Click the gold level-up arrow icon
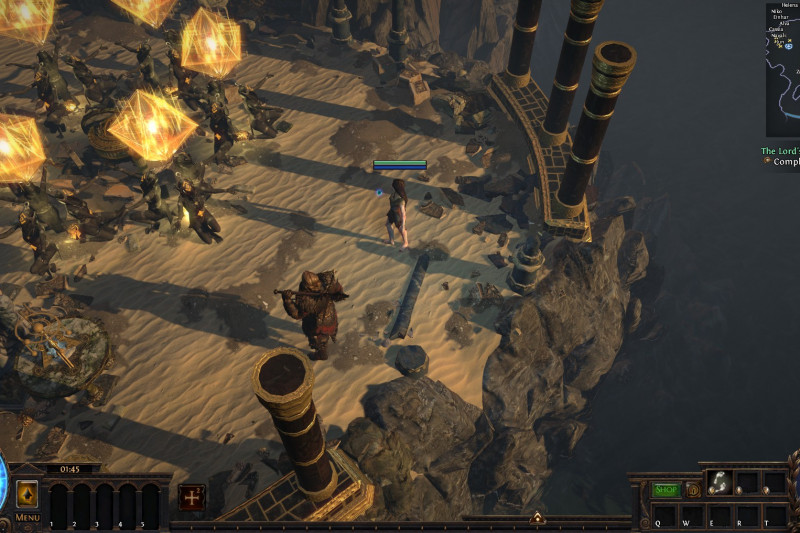800x533 pixels. [27, 494]
